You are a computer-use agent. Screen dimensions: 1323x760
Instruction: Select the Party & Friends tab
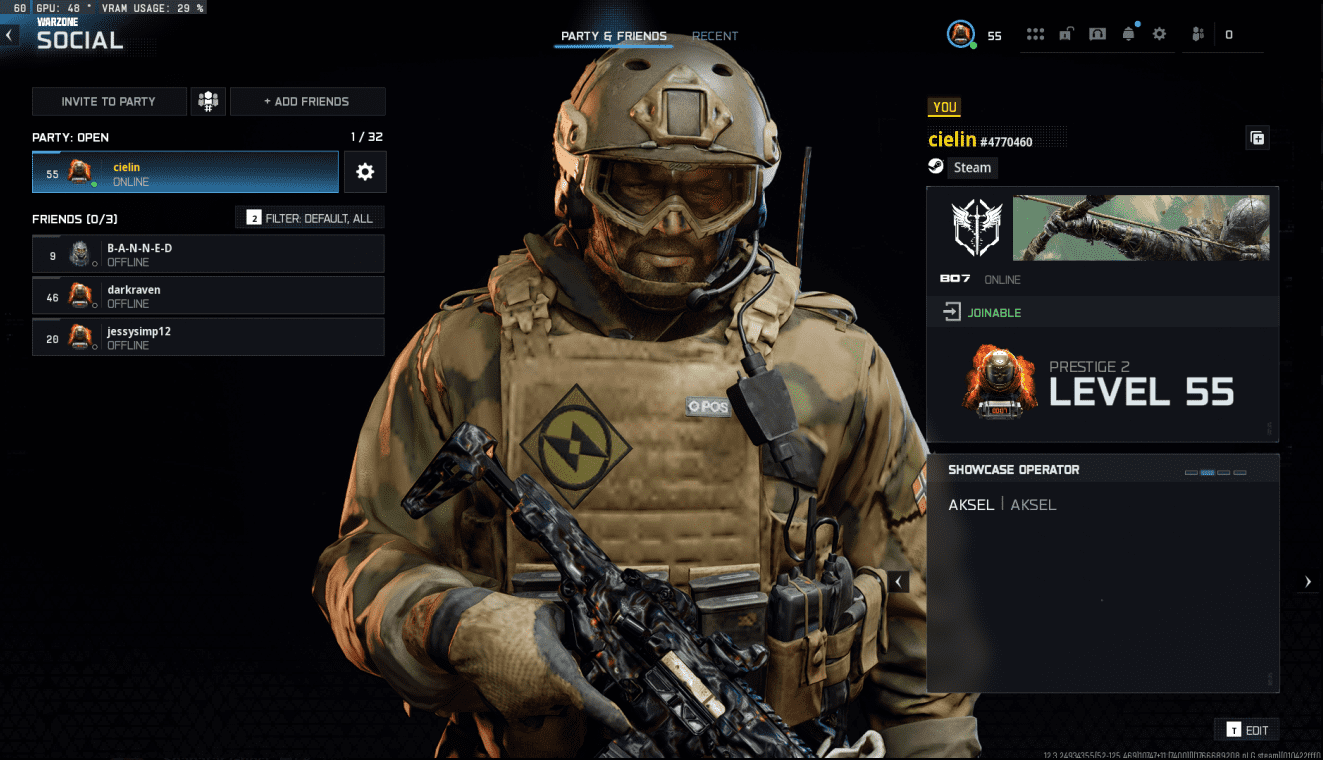[x=614, y=36]
